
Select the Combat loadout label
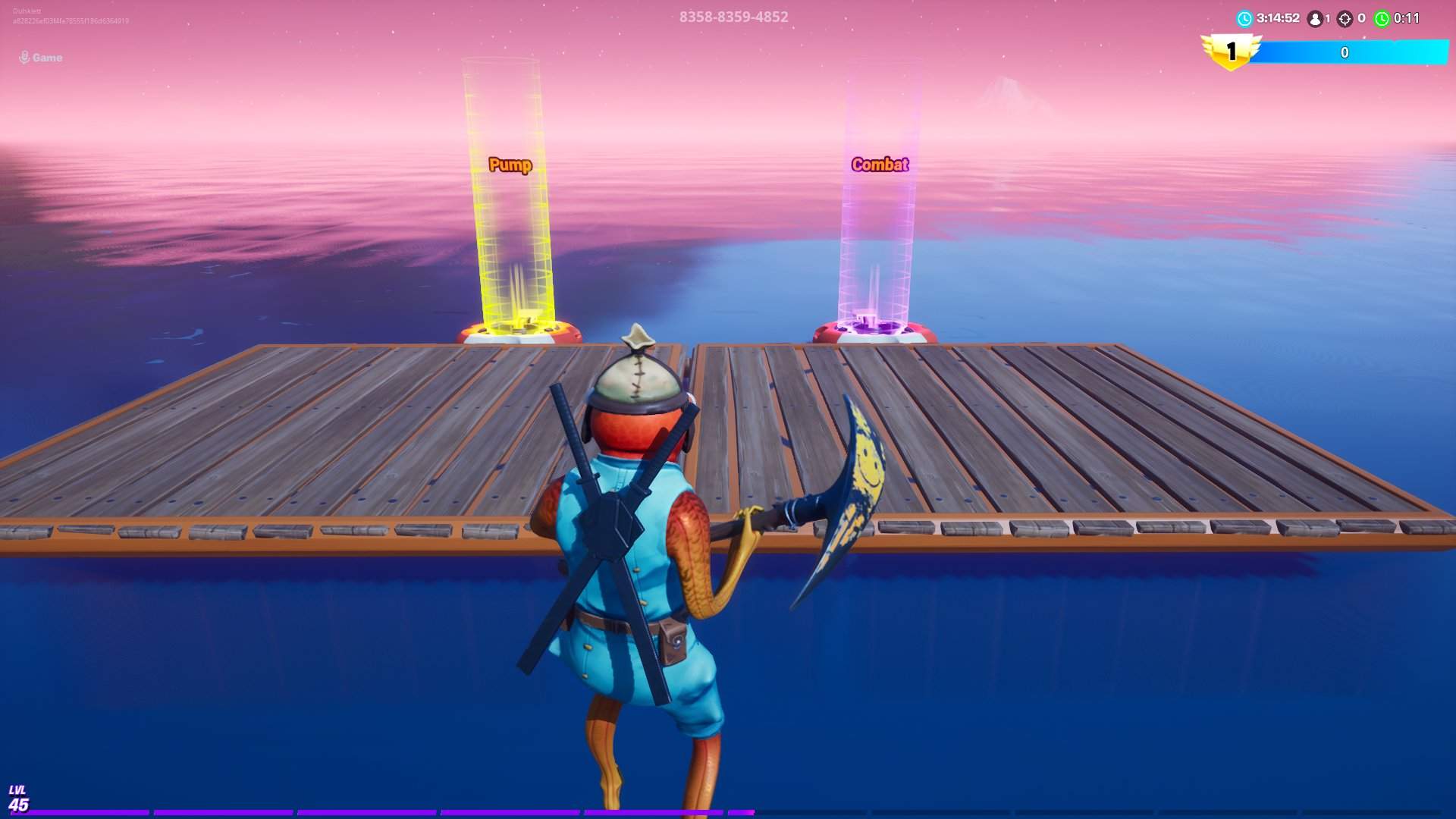880,162
